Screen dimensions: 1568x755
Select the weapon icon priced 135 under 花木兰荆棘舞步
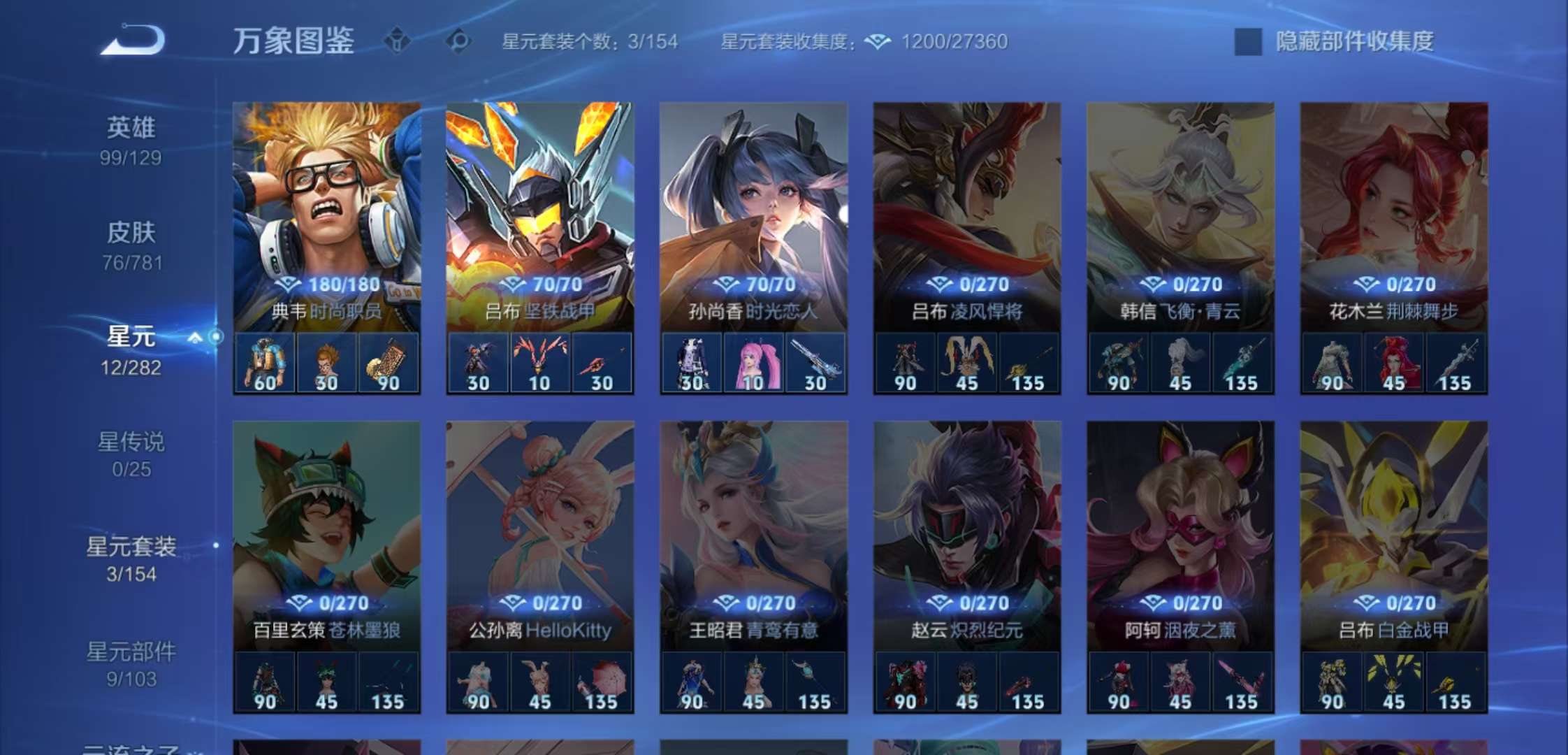point(1455,361)
